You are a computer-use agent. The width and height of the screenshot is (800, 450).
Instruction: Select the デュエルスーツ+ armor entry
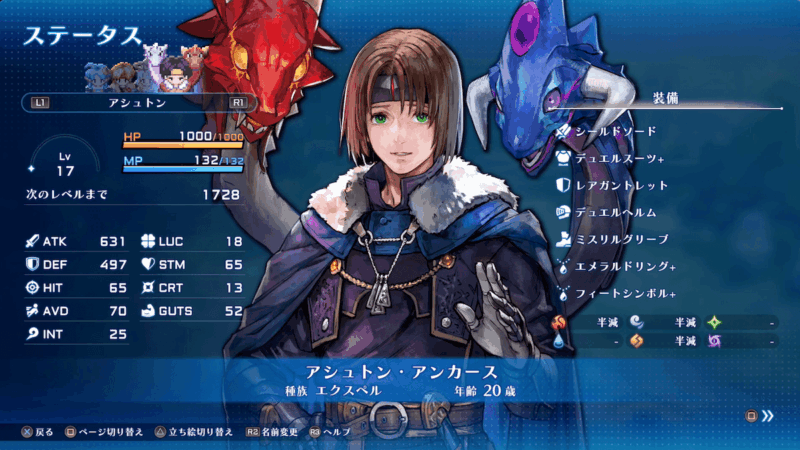[x=619, y=158]
